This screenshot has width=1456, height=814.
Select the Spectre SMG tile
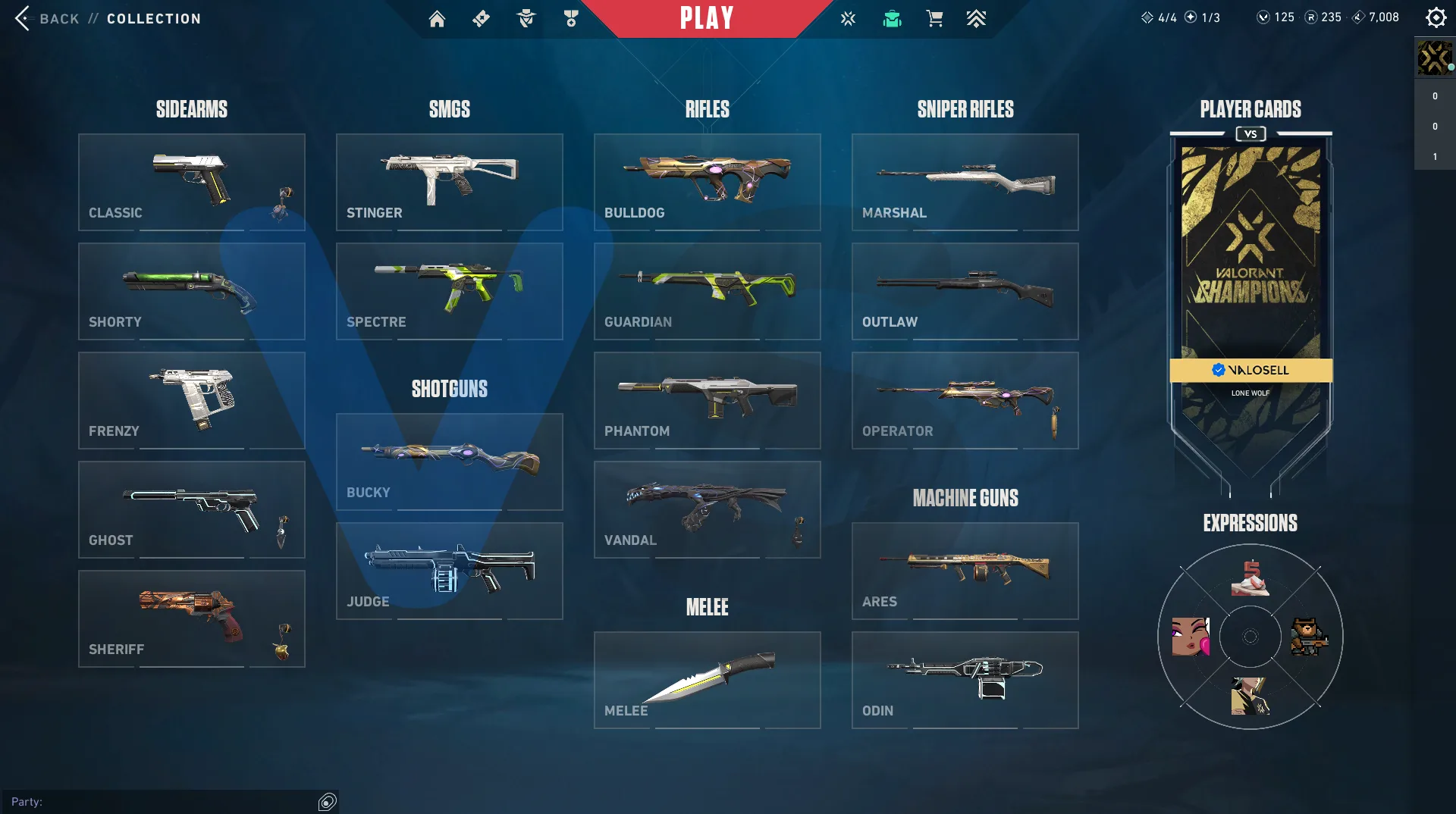[x=449, y=291]
